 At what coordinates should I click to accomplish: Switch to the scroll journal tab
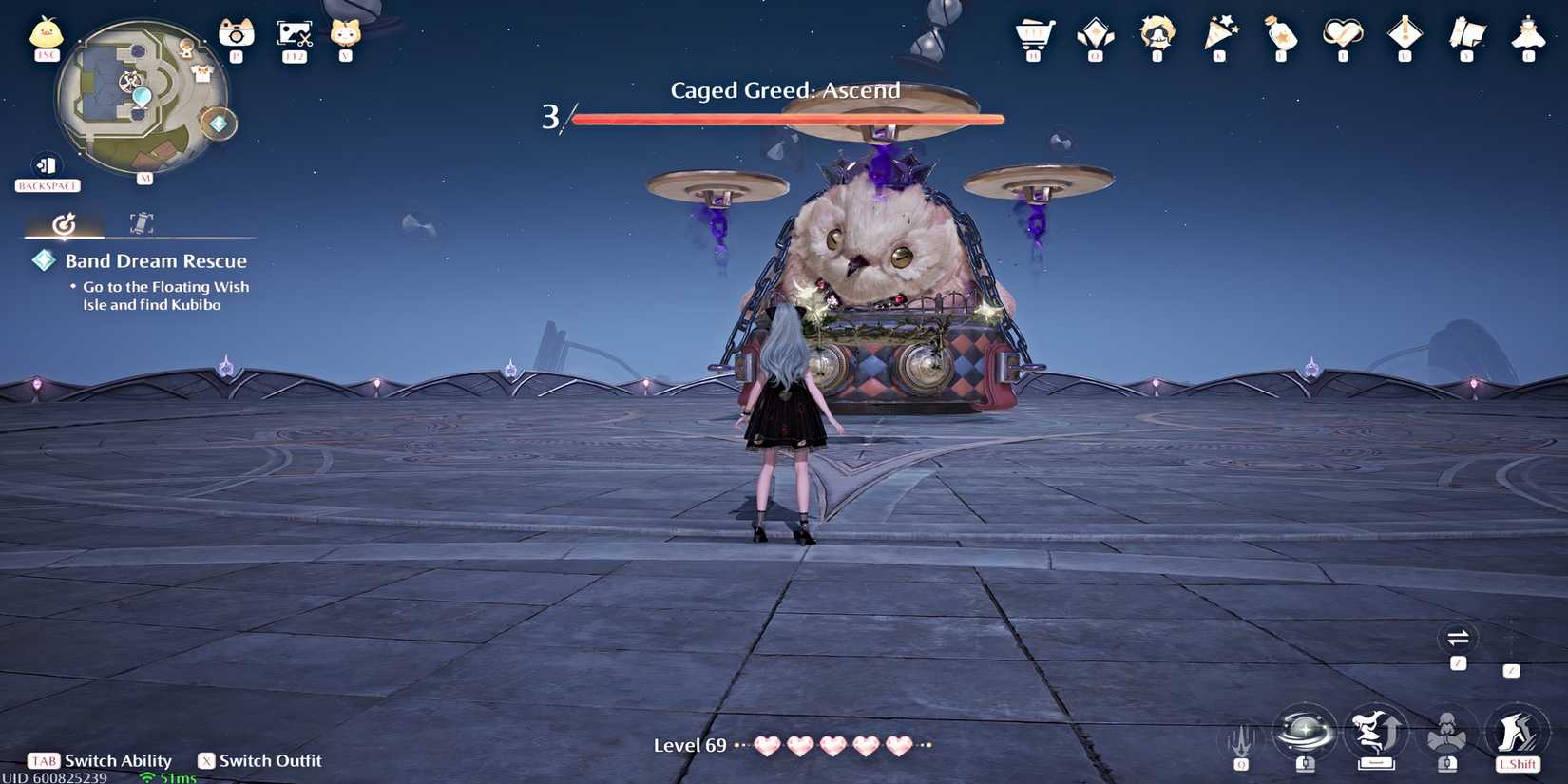pos(141,223)
